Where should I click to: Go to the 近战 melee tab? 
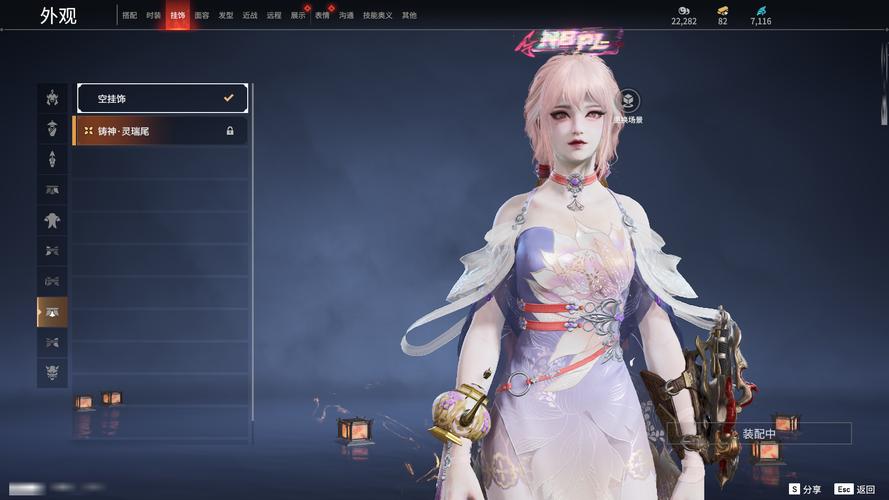[250, 16]
